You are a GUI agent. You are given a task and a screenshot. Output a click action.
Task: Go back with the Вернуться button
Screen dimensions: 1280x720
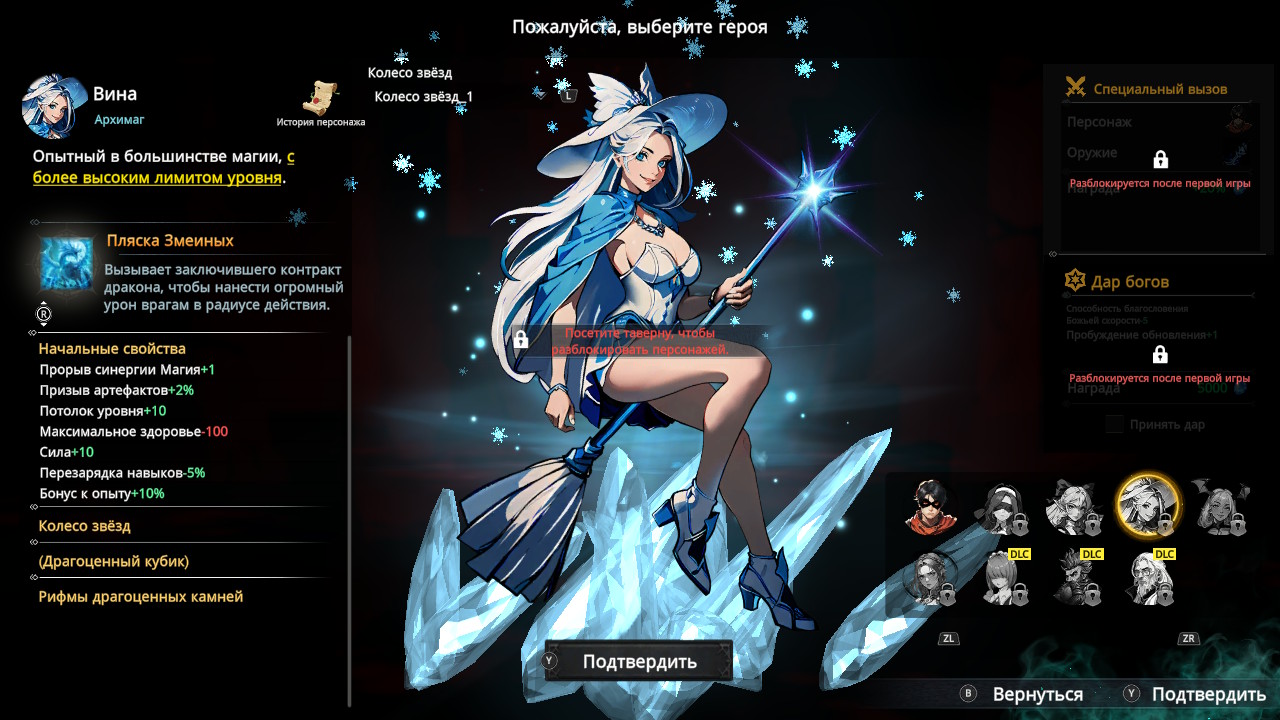pos(1036,694)
